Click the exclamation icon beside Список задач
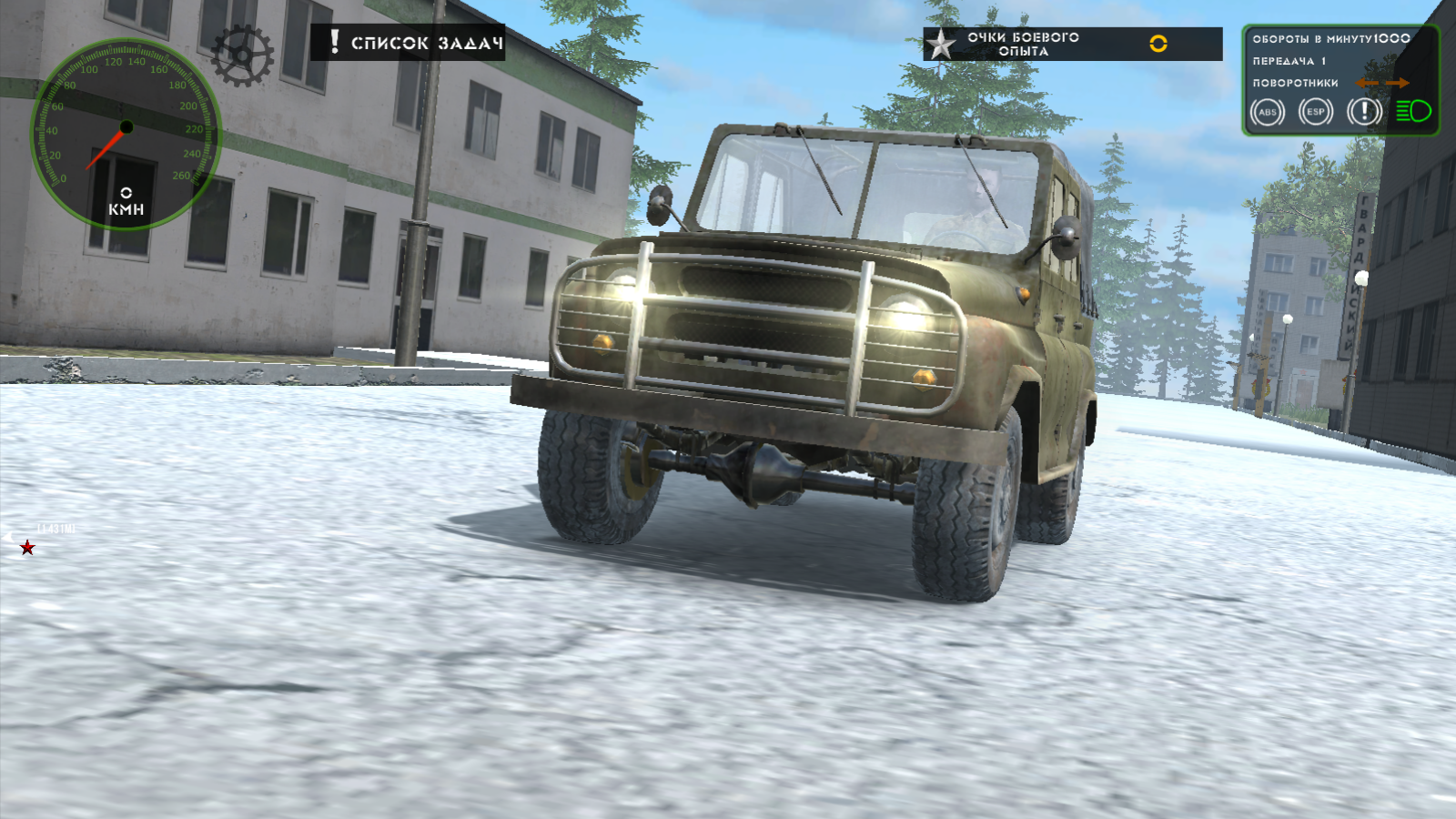The image size is (1456, 819). click(x=335, y=40)
